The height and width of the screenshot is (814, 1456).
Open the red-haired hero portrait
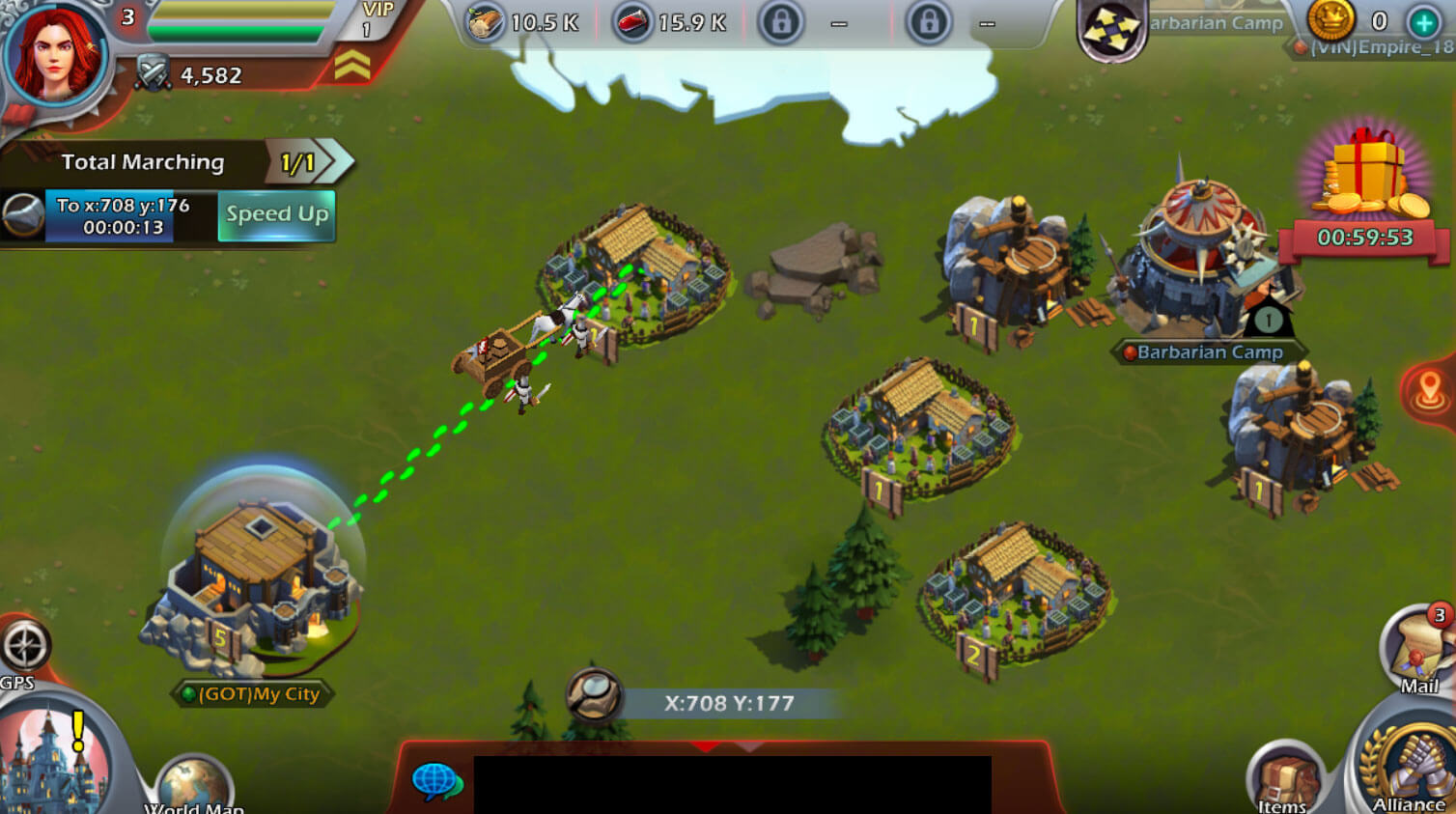[x=54, y=53]
